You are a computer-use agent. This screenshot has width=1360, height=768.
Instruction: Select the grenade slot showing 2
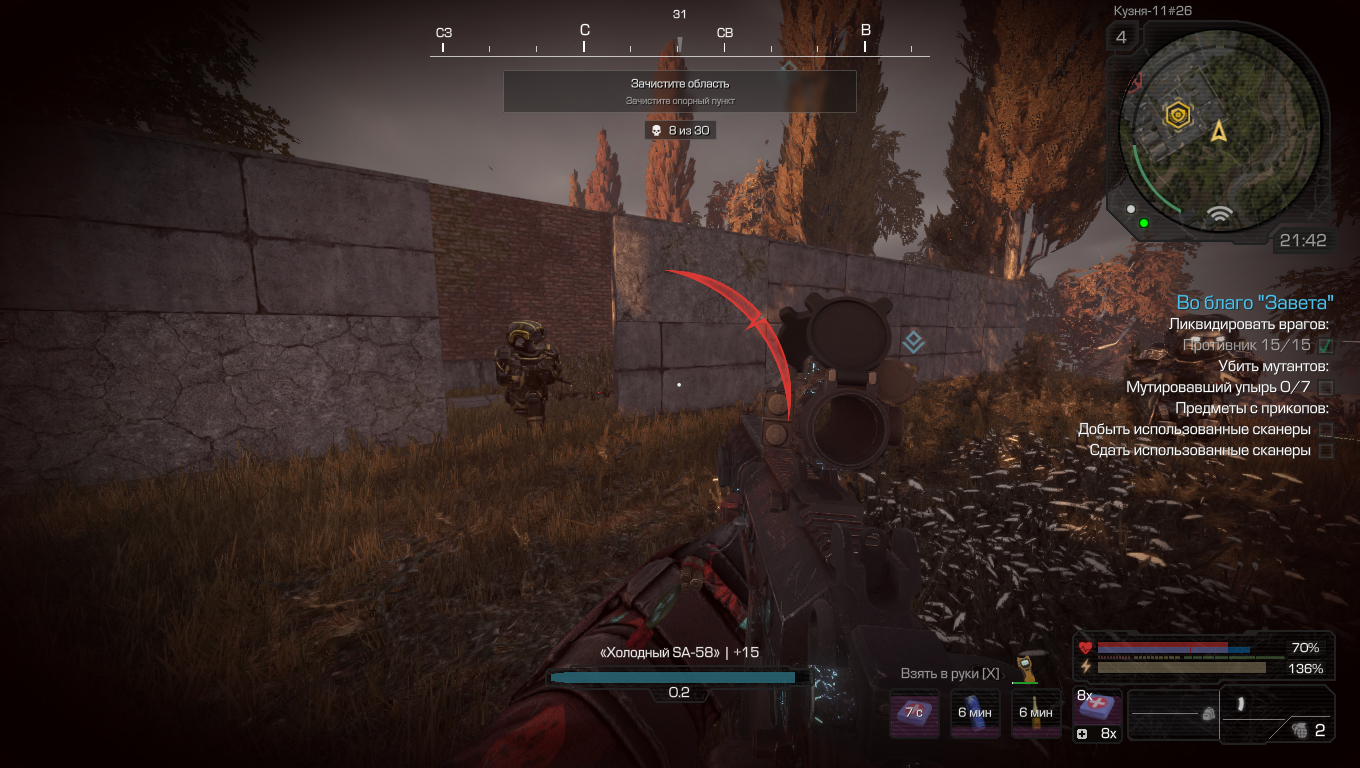click(1305, 730)
